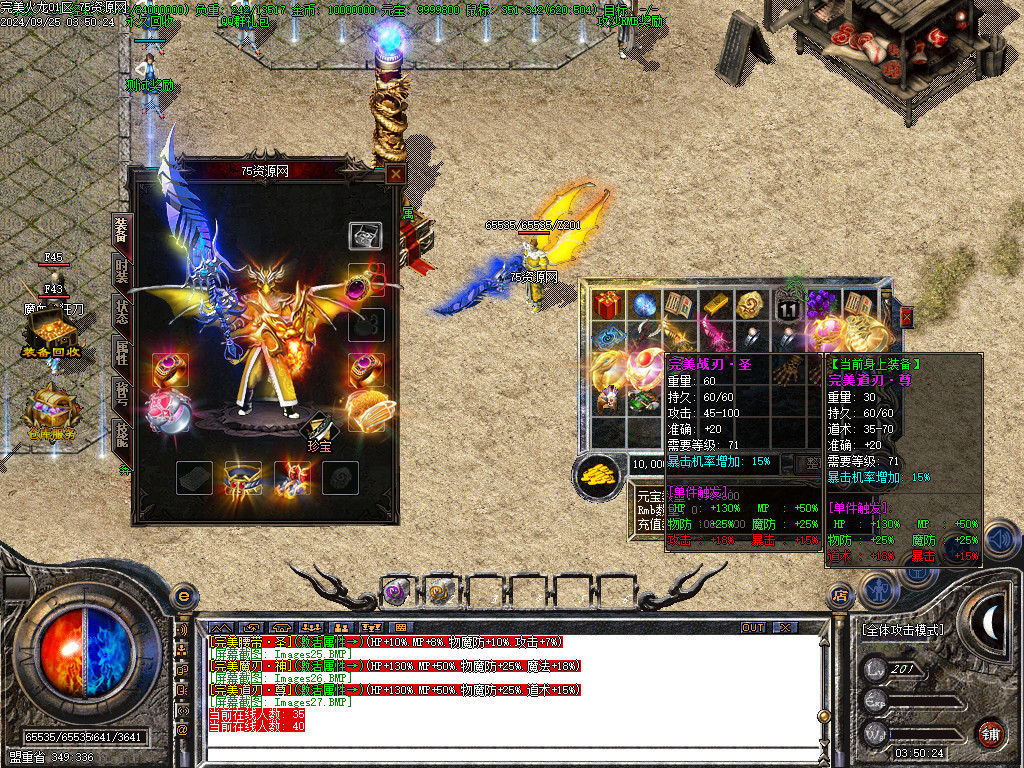1024x768 pixels.
Task: Toggle the 全体攻击模式 attack mode label
Action: pyautogui.click(x=902, y=630)
